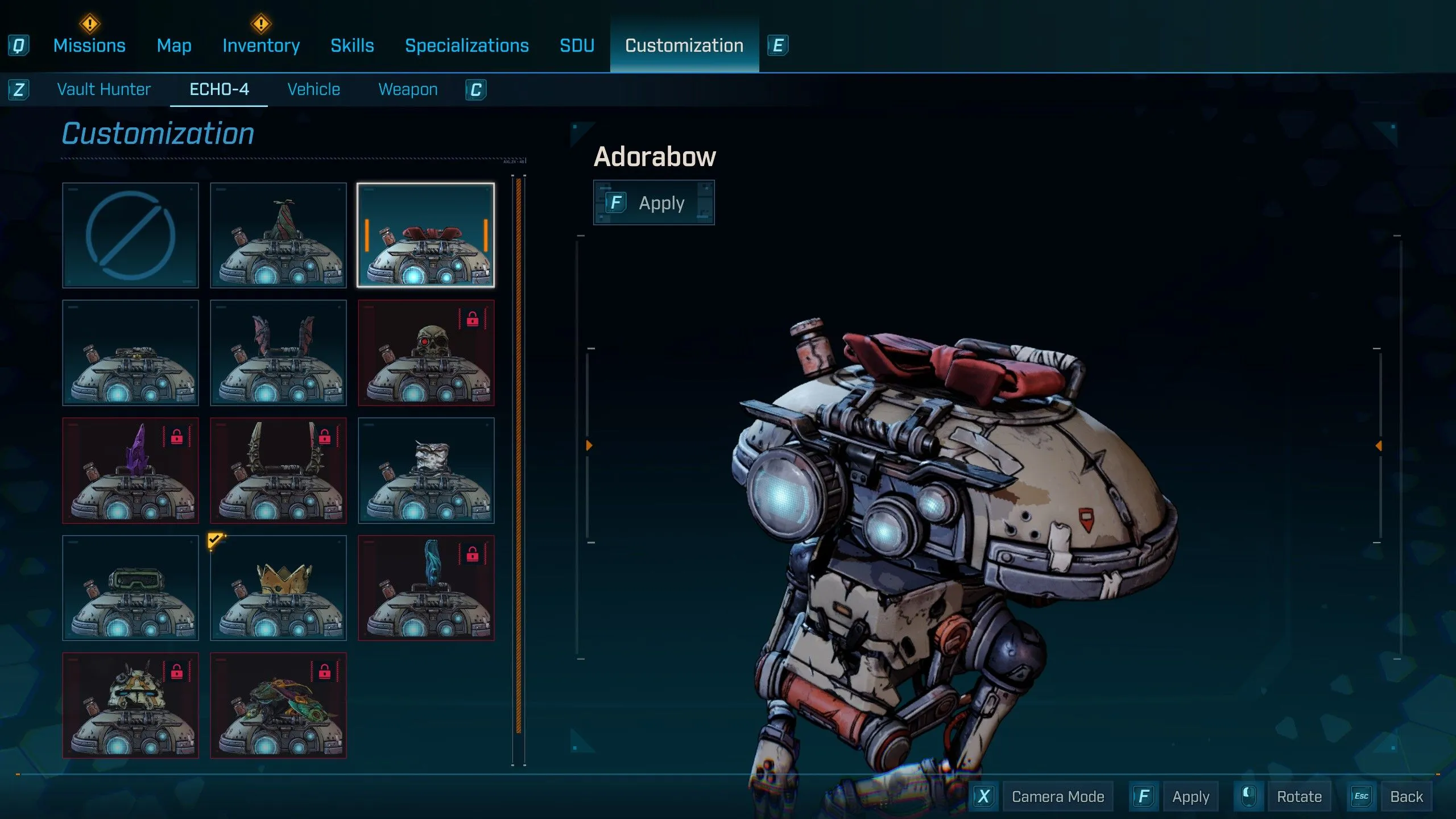Select the gold crown ECHO-4 hat
Image resolution: width=1456 pixels, height=819 pixels.
(278, 588)
